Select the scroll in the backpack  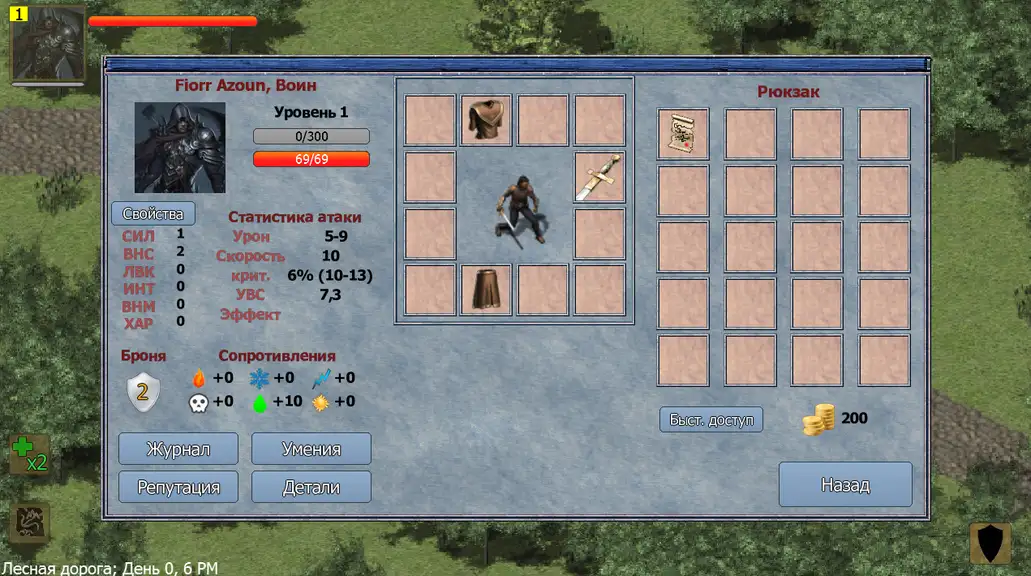pyautogui.click(x=683, y=134)
